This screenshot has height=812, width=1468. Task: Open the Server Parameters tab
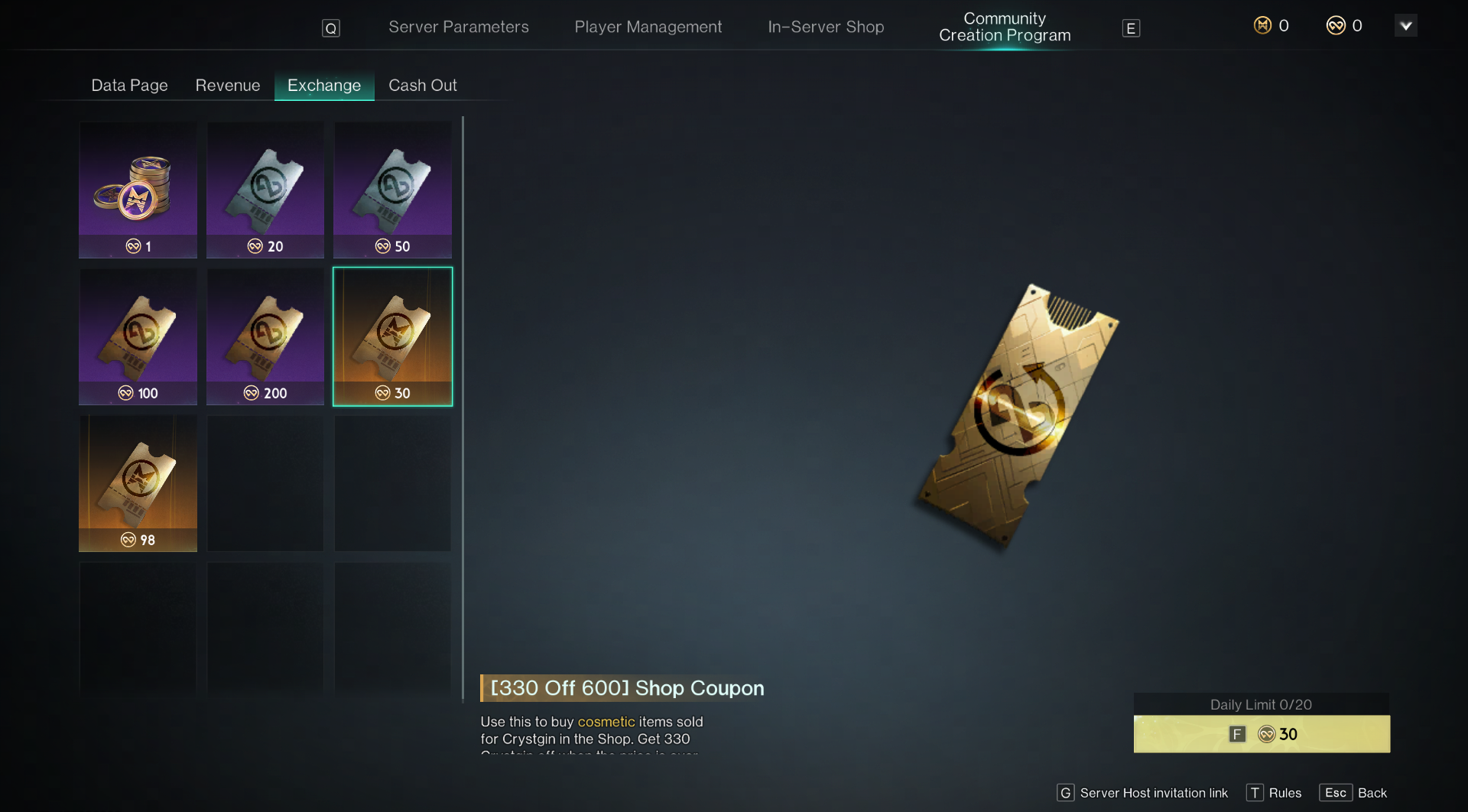click(458, 27)
